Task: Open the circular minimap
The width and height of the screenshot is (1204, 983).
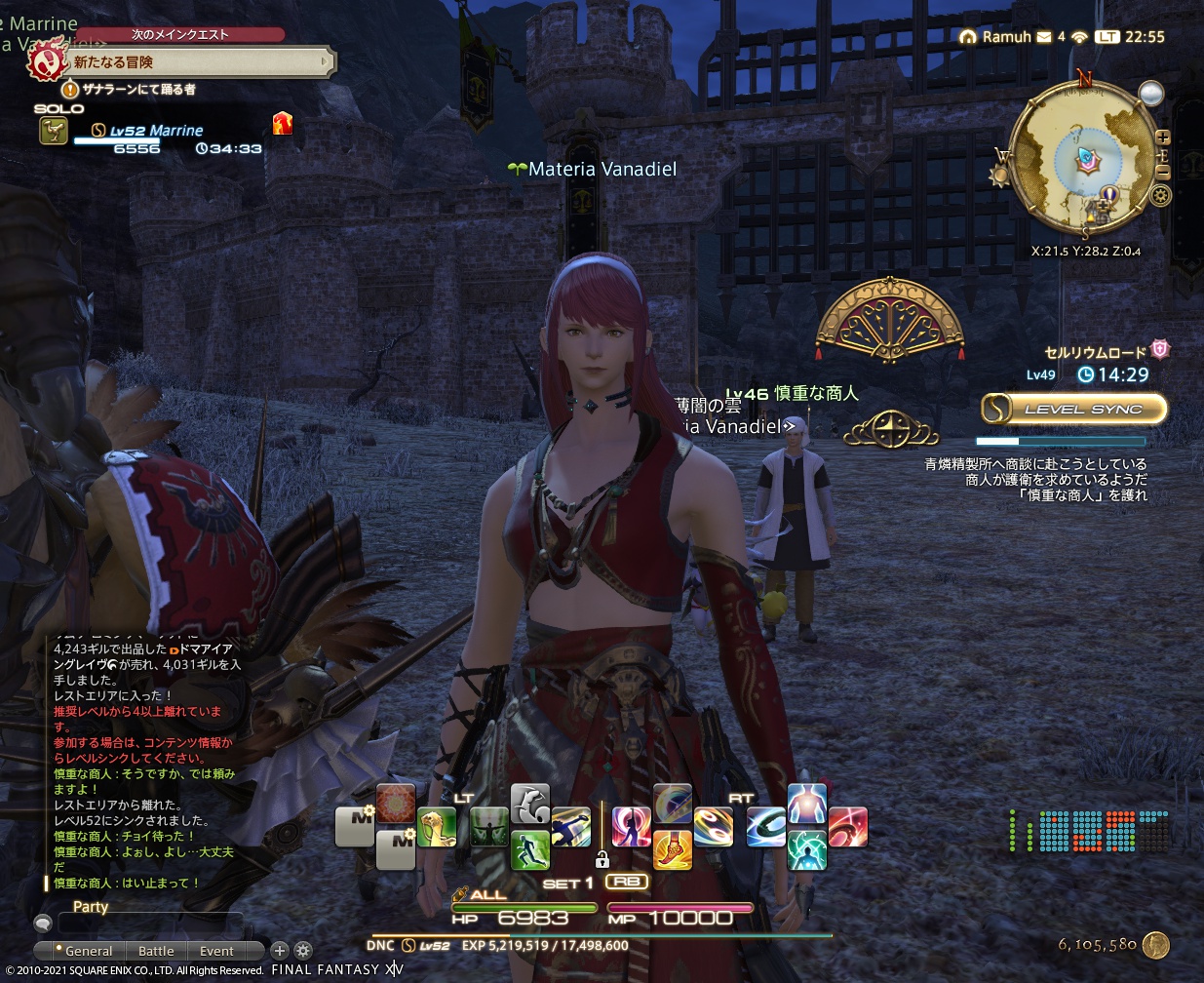Action: click(x=1080, y=156)
